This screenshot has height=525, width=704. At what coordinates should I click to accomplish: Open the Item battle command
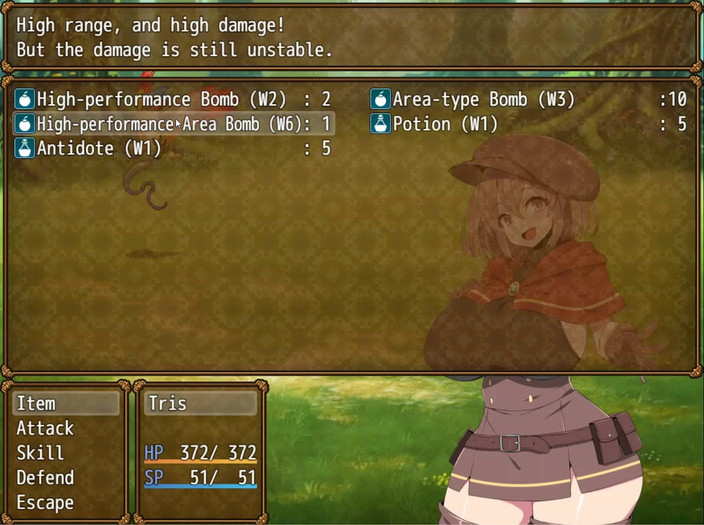[x=66, y=403]
